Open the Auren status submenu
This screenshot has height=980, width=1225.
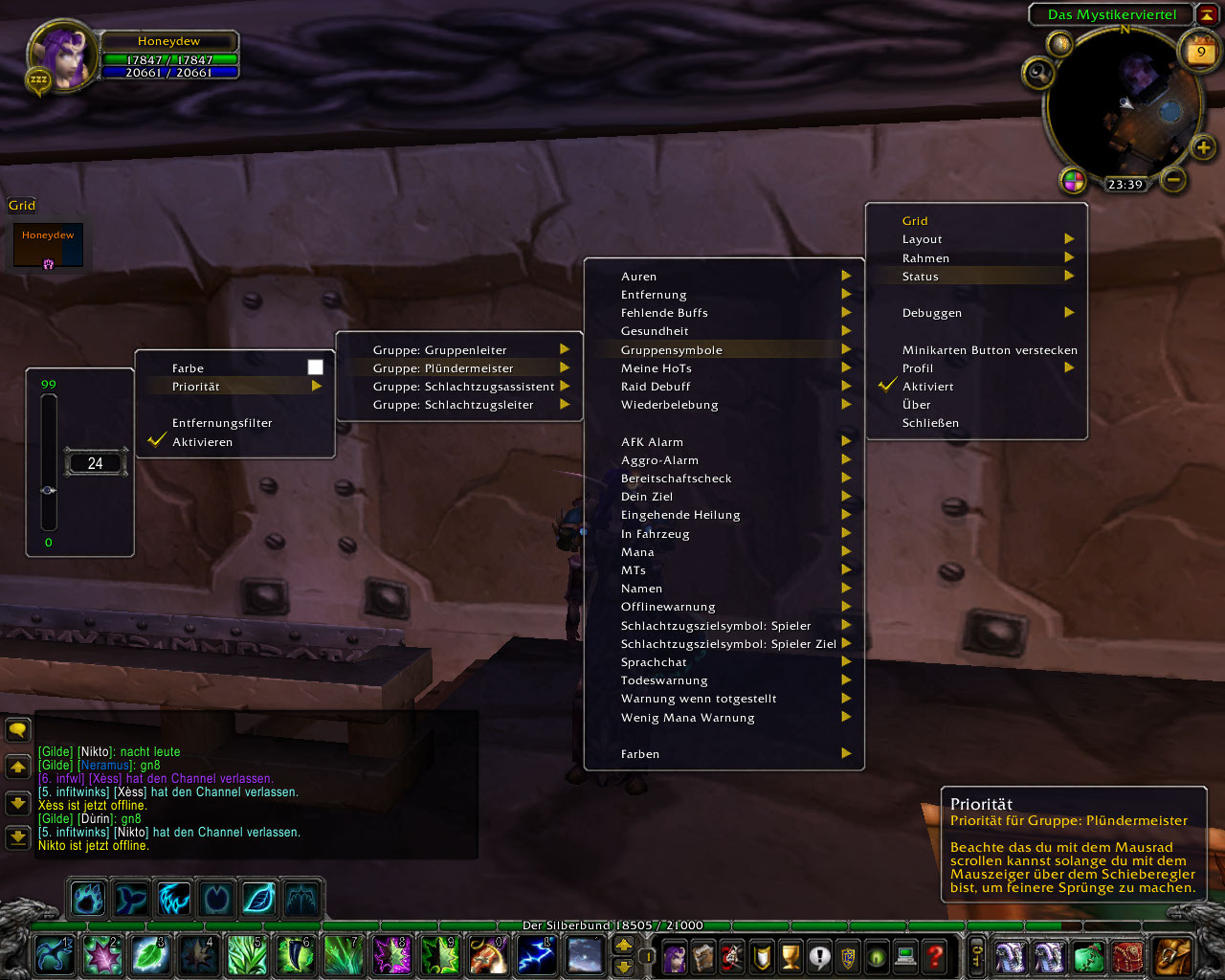coord(638,277)
